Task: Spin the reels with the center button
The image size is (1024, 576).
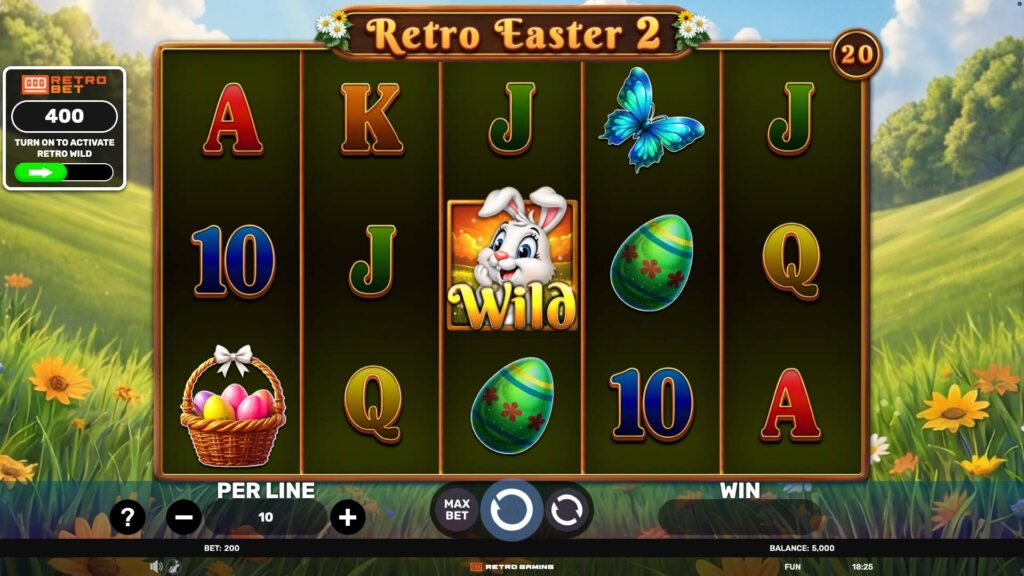Action: click(x=512, y=509)
